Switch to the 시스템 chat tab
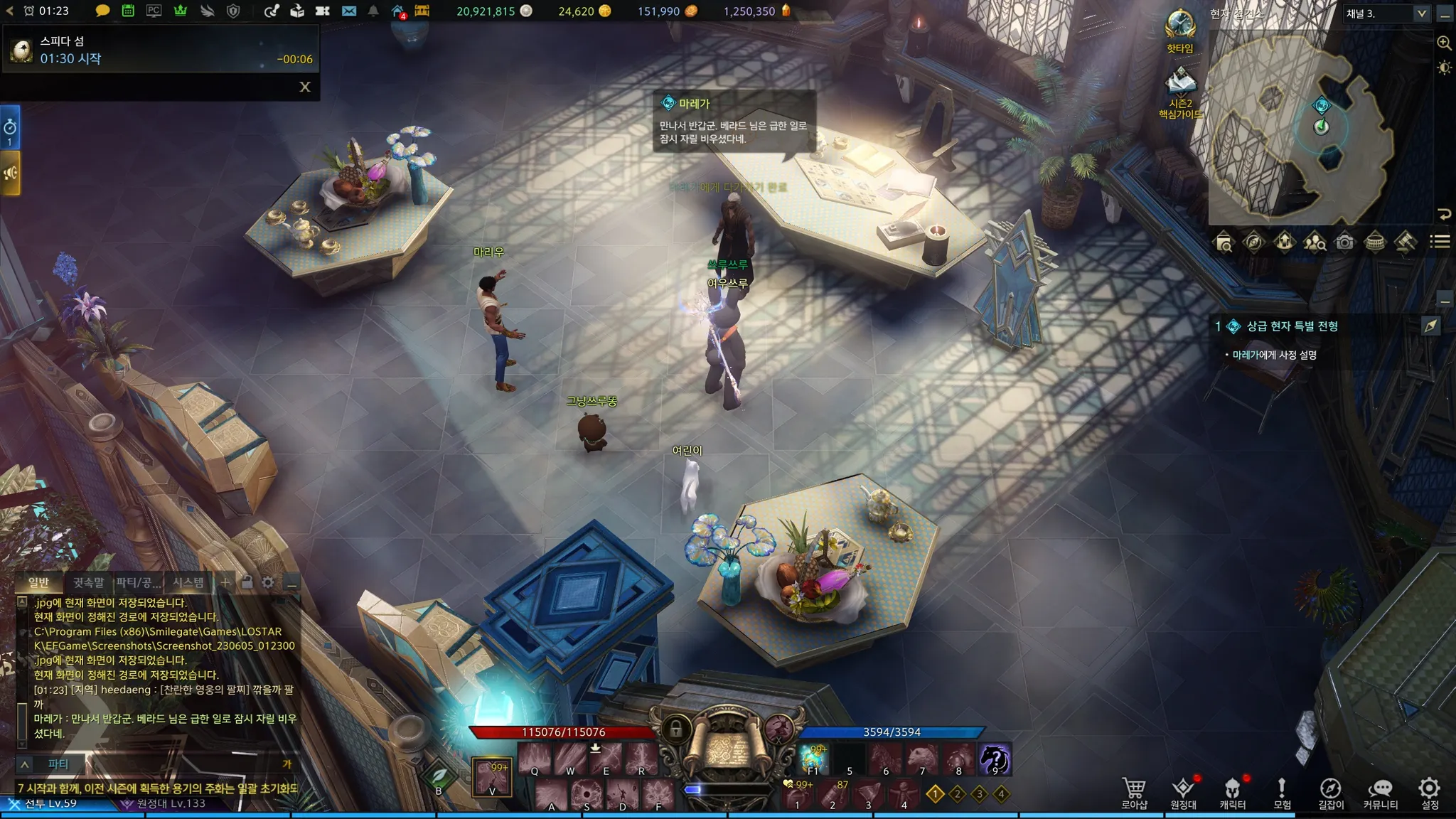Screen dimensions: 1456x819 [x=188, y=583]
